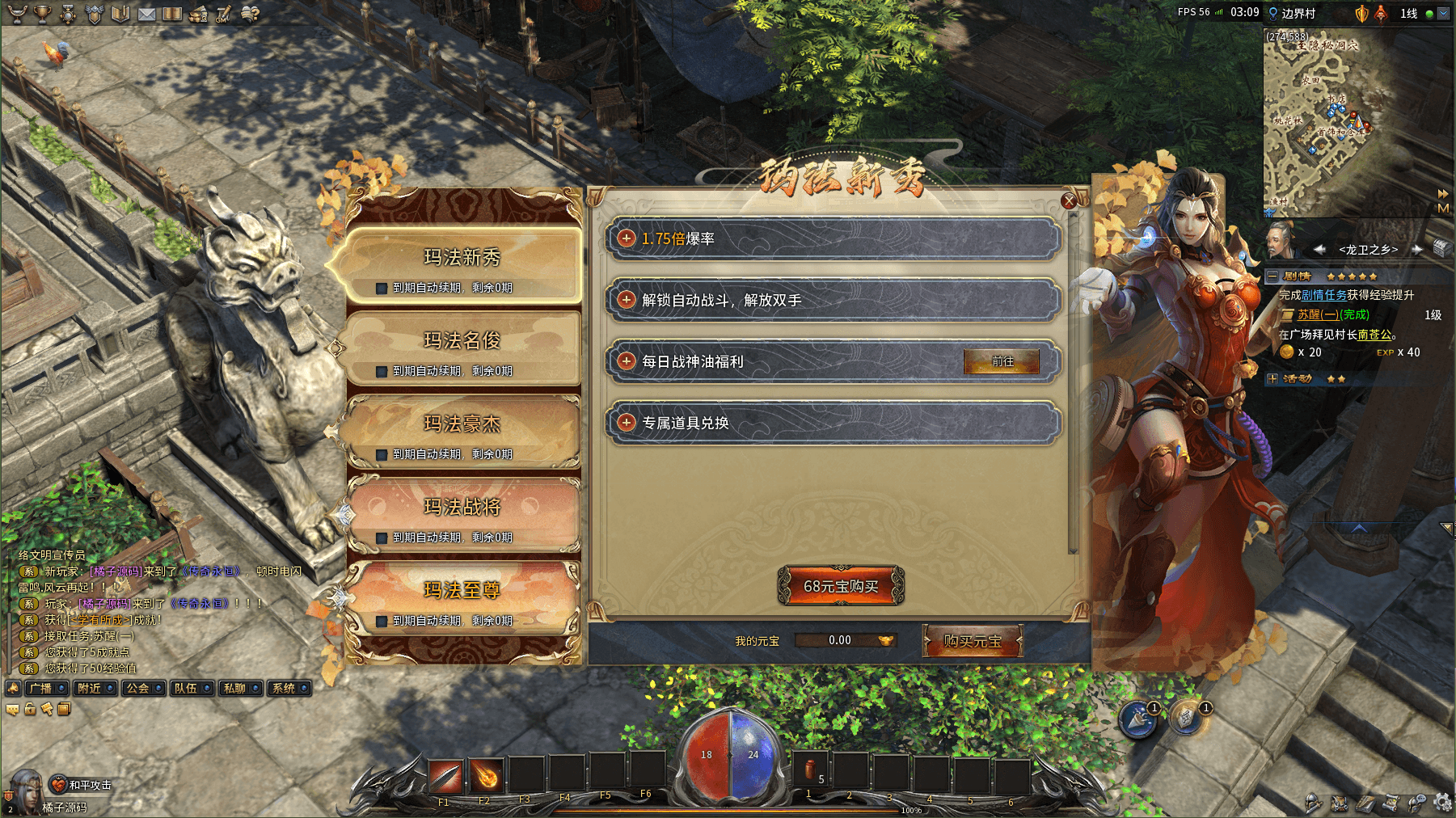Toggle auto-renew checkbox under 玛法新秀
This screenshot has height=818, width=1456.
pyautogui.click(x=382, y=289)
